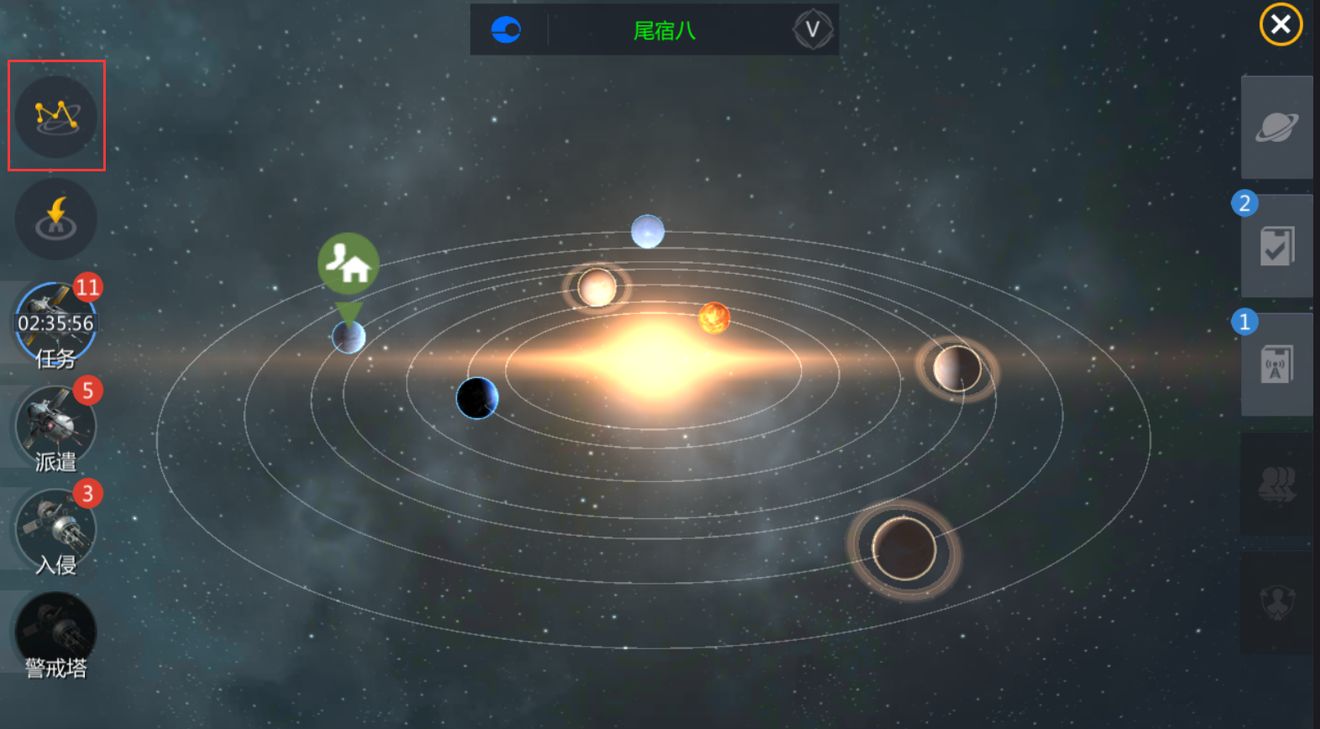Select the dimmed group members tab
Screen dimensions: 1320x729
(1276, 484)
